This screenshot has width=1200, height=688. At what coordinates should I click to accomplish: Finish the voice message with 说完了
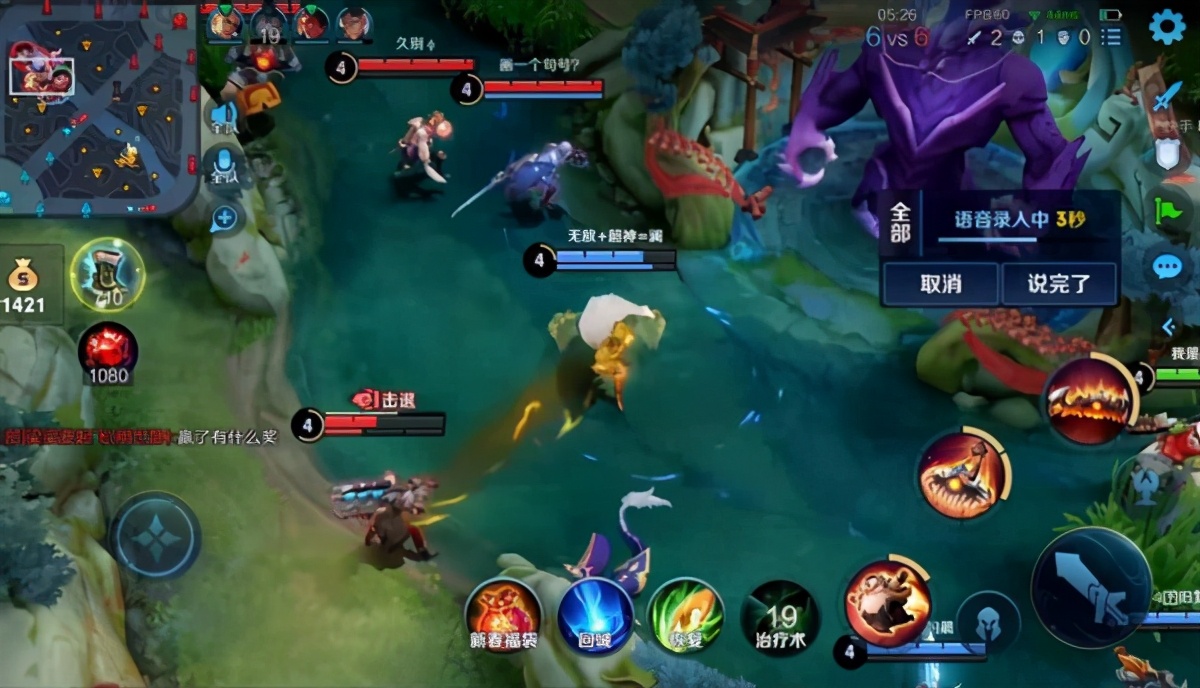1059,284
